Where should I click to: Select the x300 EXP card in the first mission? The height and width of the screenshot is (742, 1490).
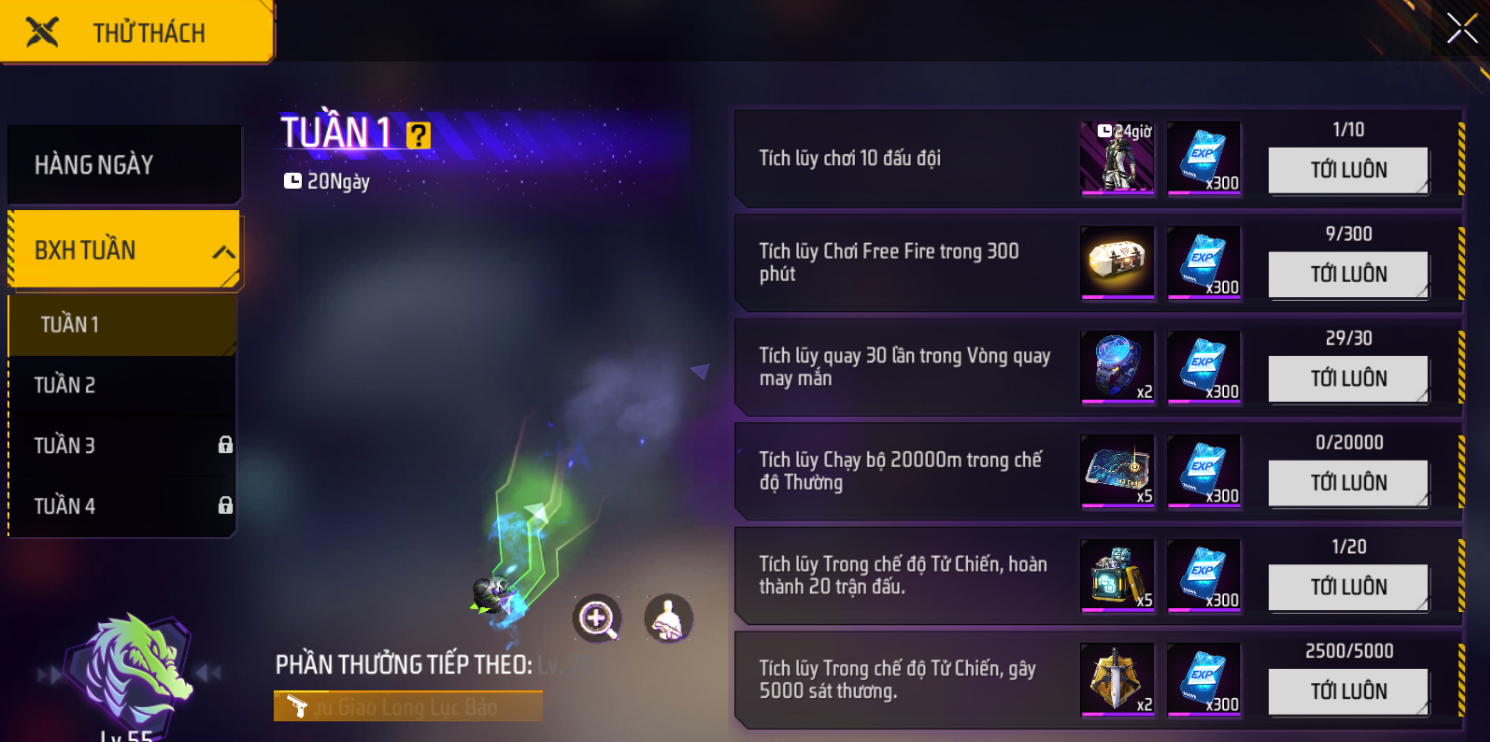[1203, 158]
